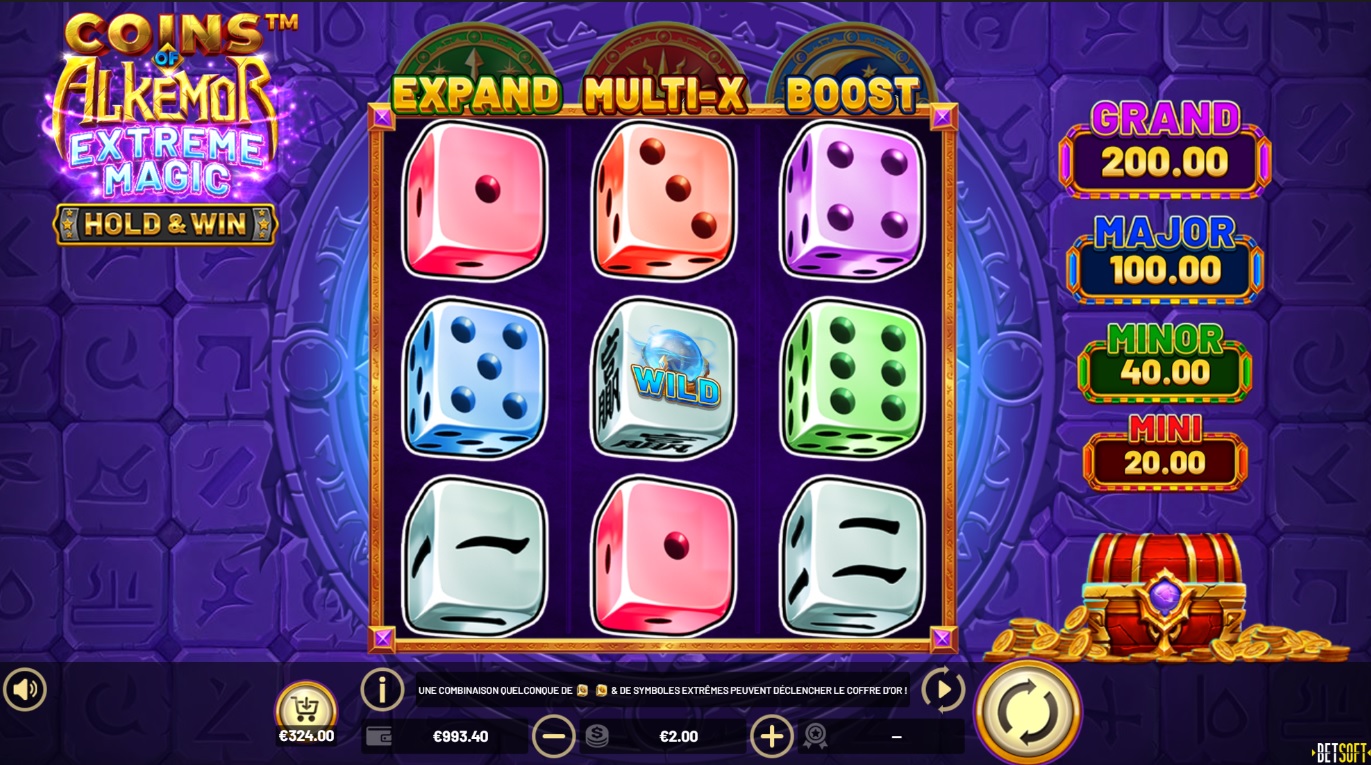This screenshot has height=765, width=1371.
Task: Open the award ribbon icon
Action: pos(814,736)
